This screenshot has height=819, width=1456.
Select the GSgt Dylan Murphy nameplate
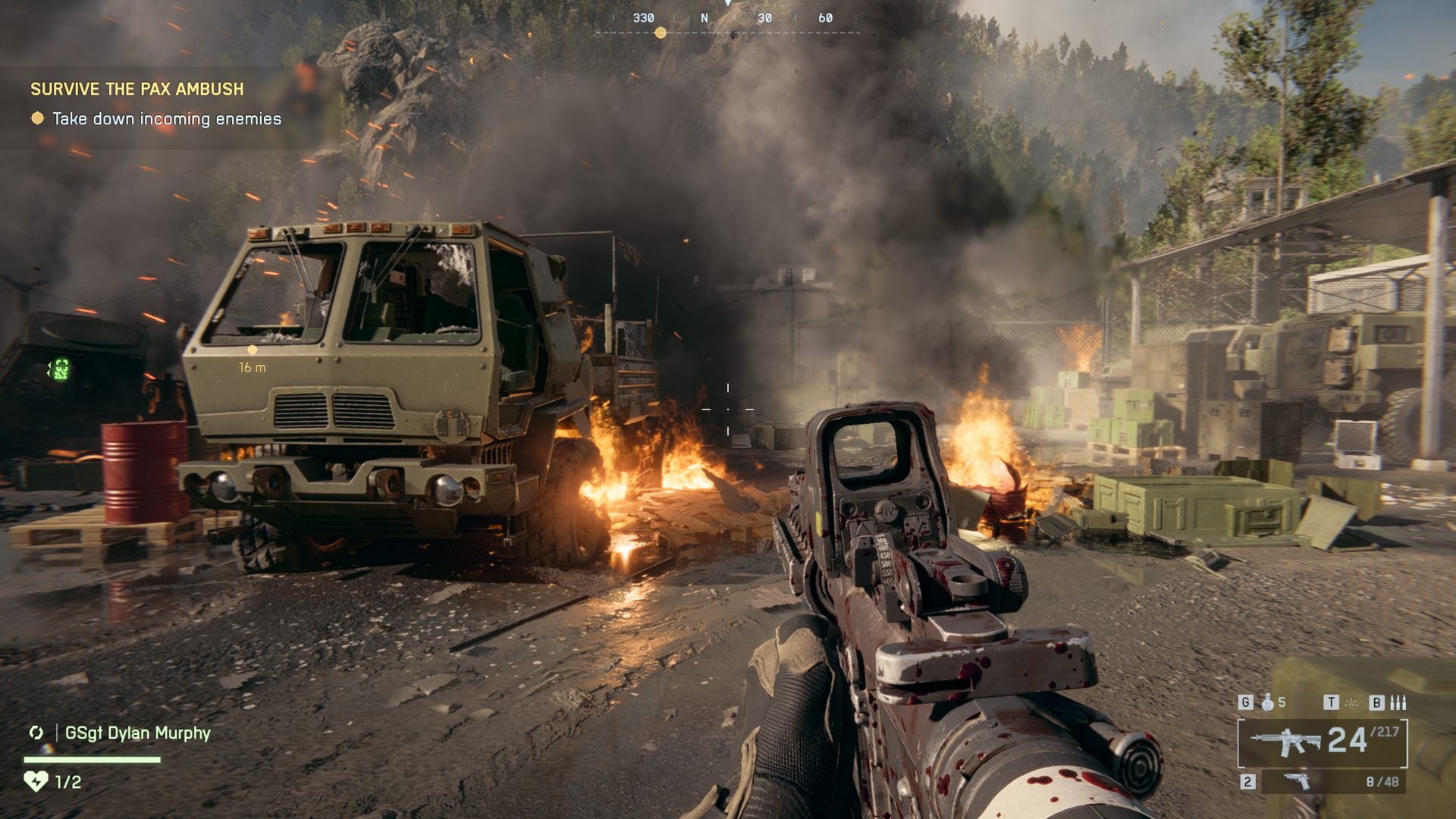pyautogui.click(x=137, y=733)
